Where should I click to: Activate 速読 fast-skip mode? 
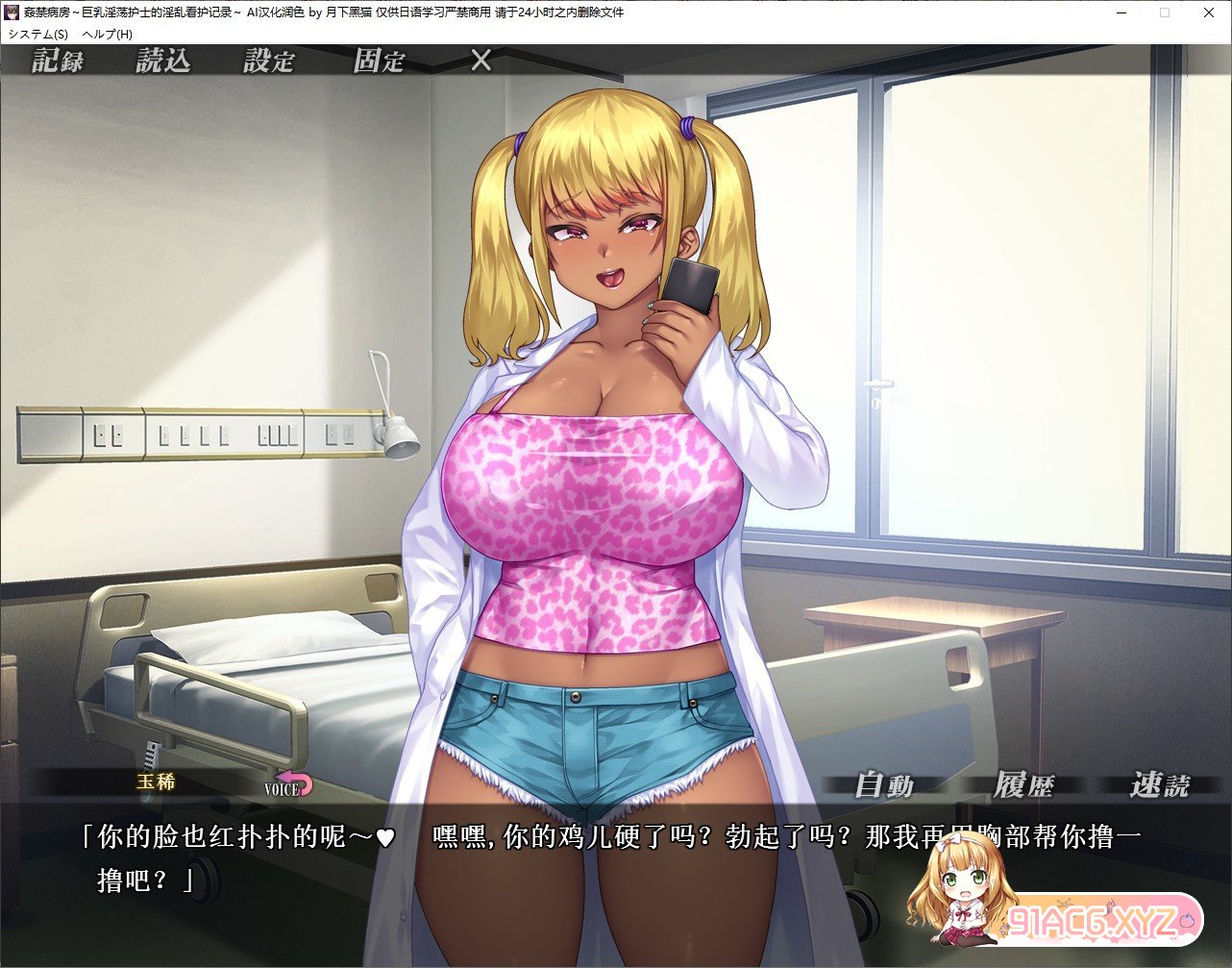(x=1159, y=785)
